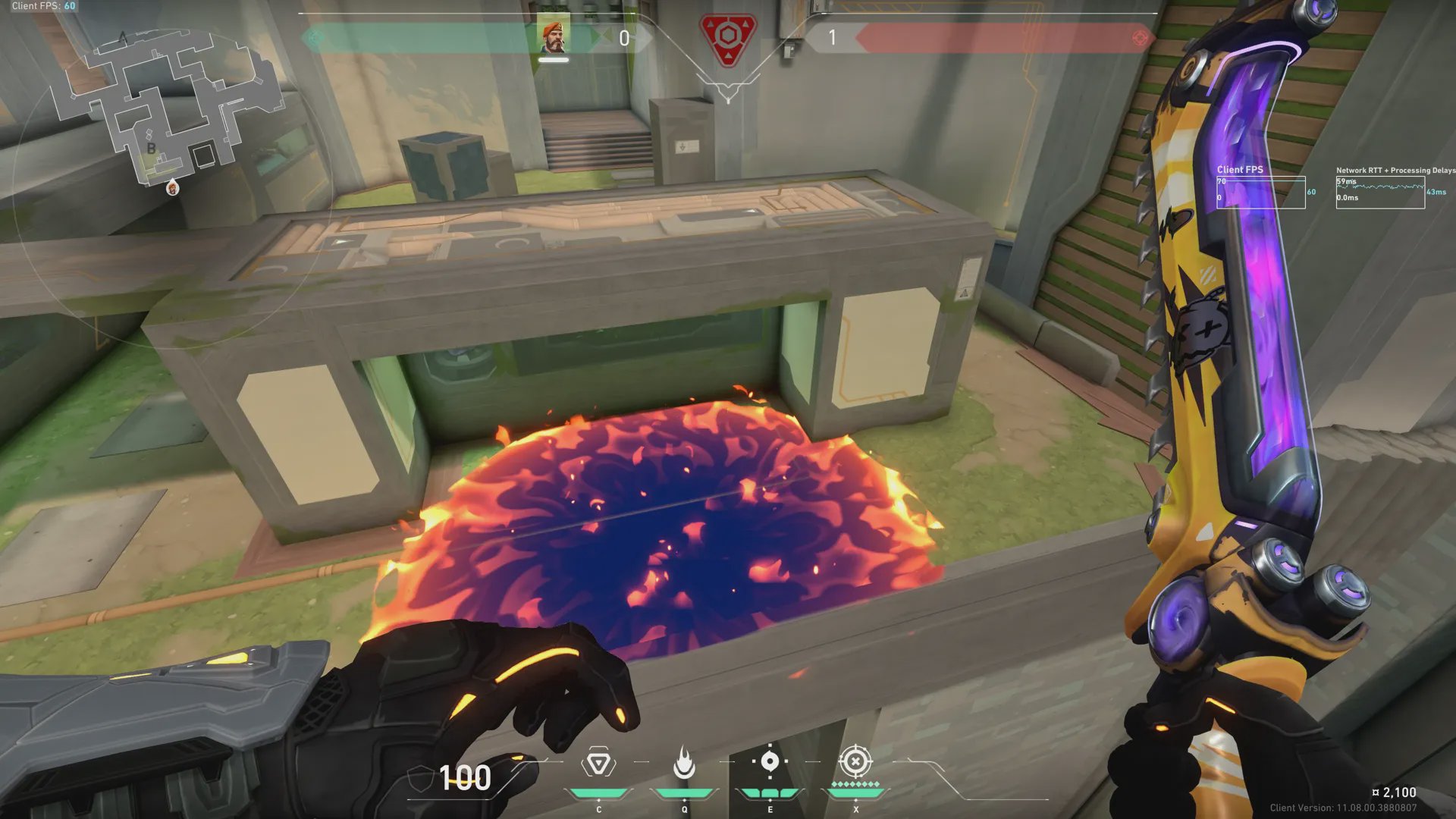Use the Sky Smoke ability icon
The height and width of the screenshot is (819, 1456).
[x=770, y=761]
